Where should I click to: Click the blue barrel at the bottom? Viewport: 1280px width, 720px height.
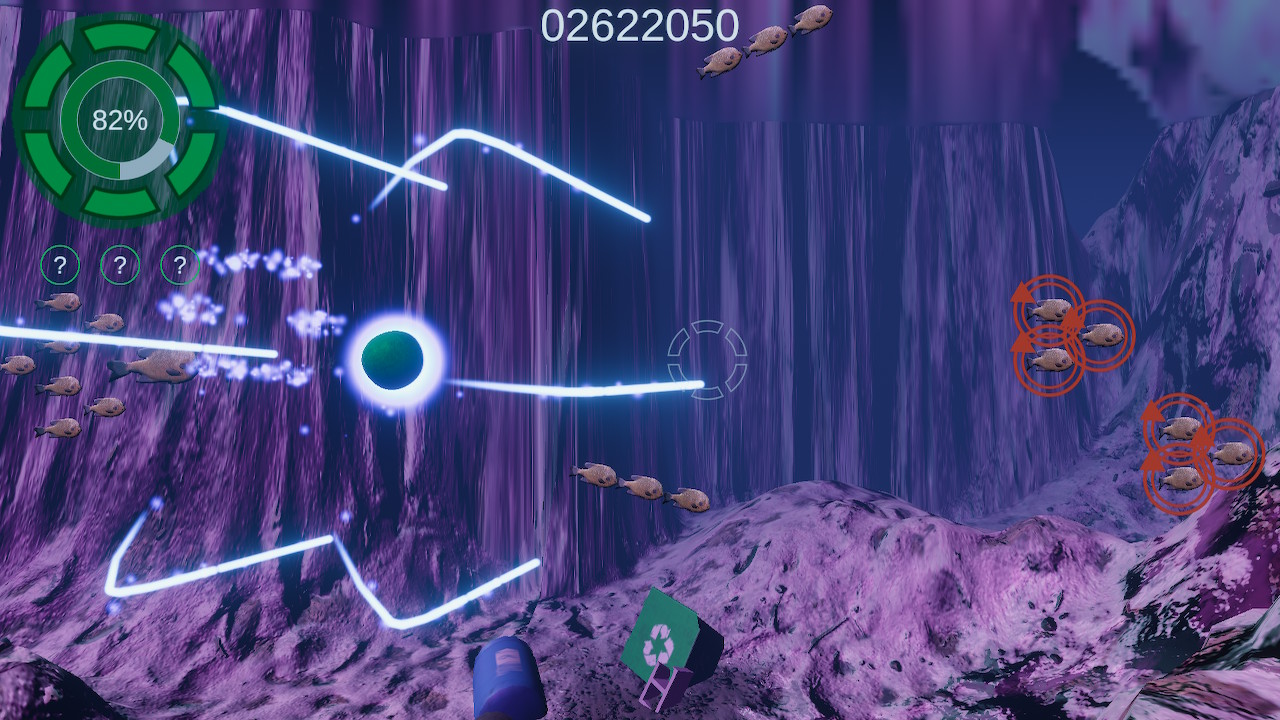(x=508, y=680)
